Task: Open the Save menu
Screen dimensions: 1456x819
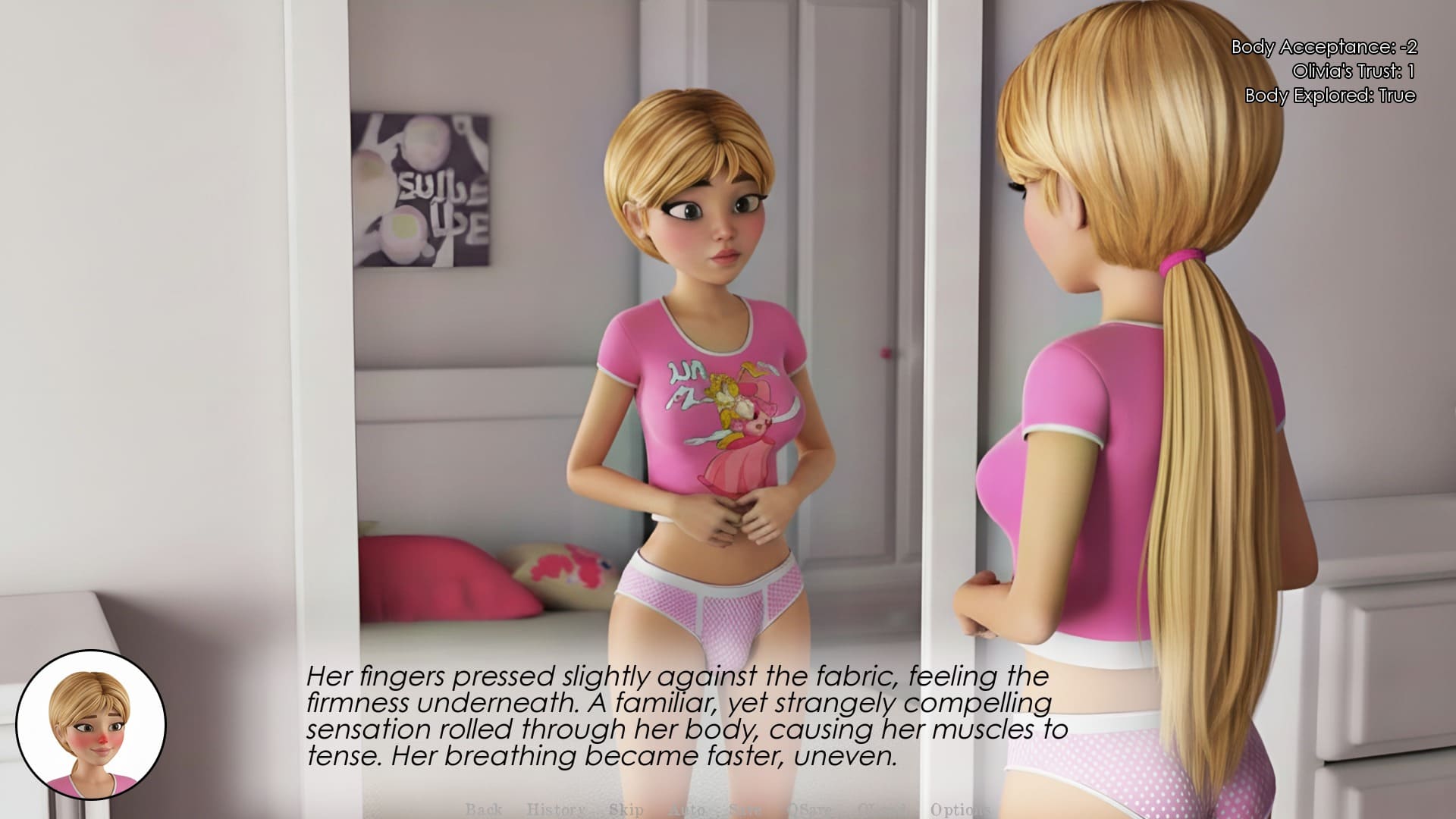Action: pyautogui.click(x=745, y=809)
